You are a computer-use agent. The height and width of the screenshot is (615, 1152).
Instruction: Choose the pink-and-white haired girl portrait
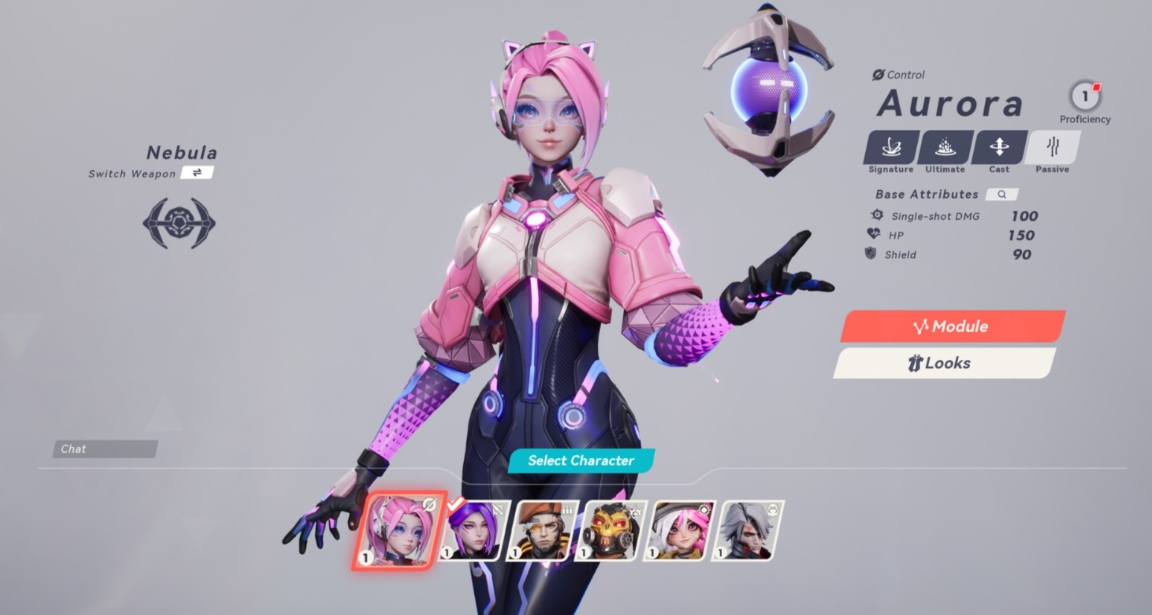682,530
